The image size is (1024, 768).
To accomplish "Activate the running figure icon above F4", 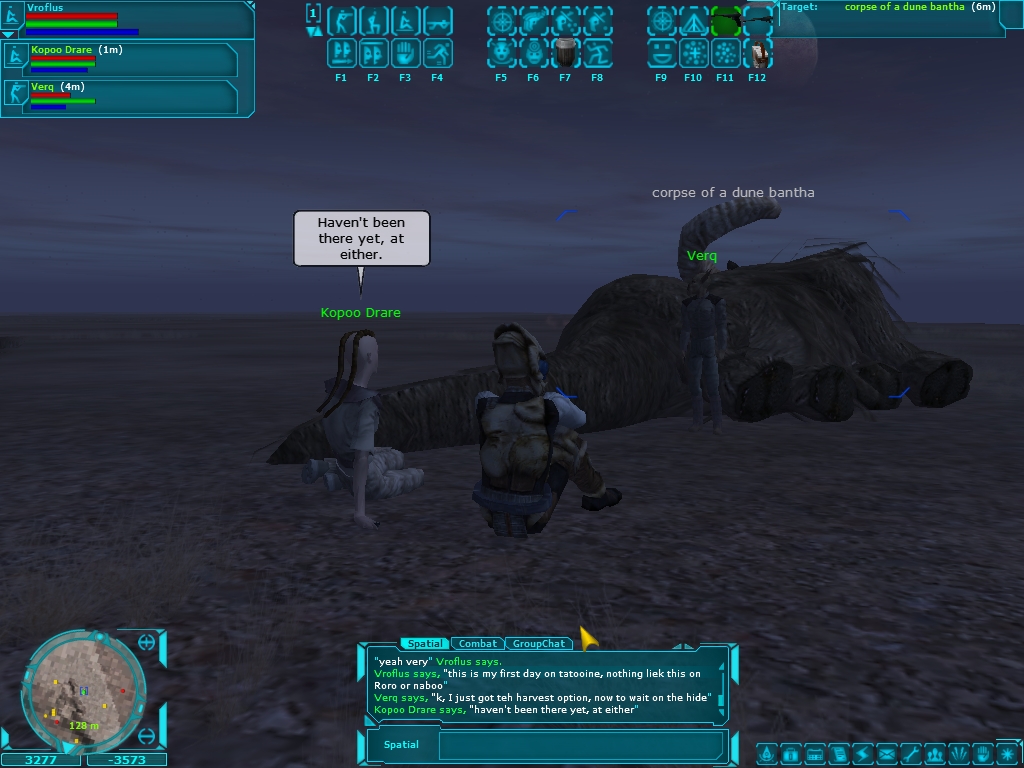I will (x=437, y=53).
